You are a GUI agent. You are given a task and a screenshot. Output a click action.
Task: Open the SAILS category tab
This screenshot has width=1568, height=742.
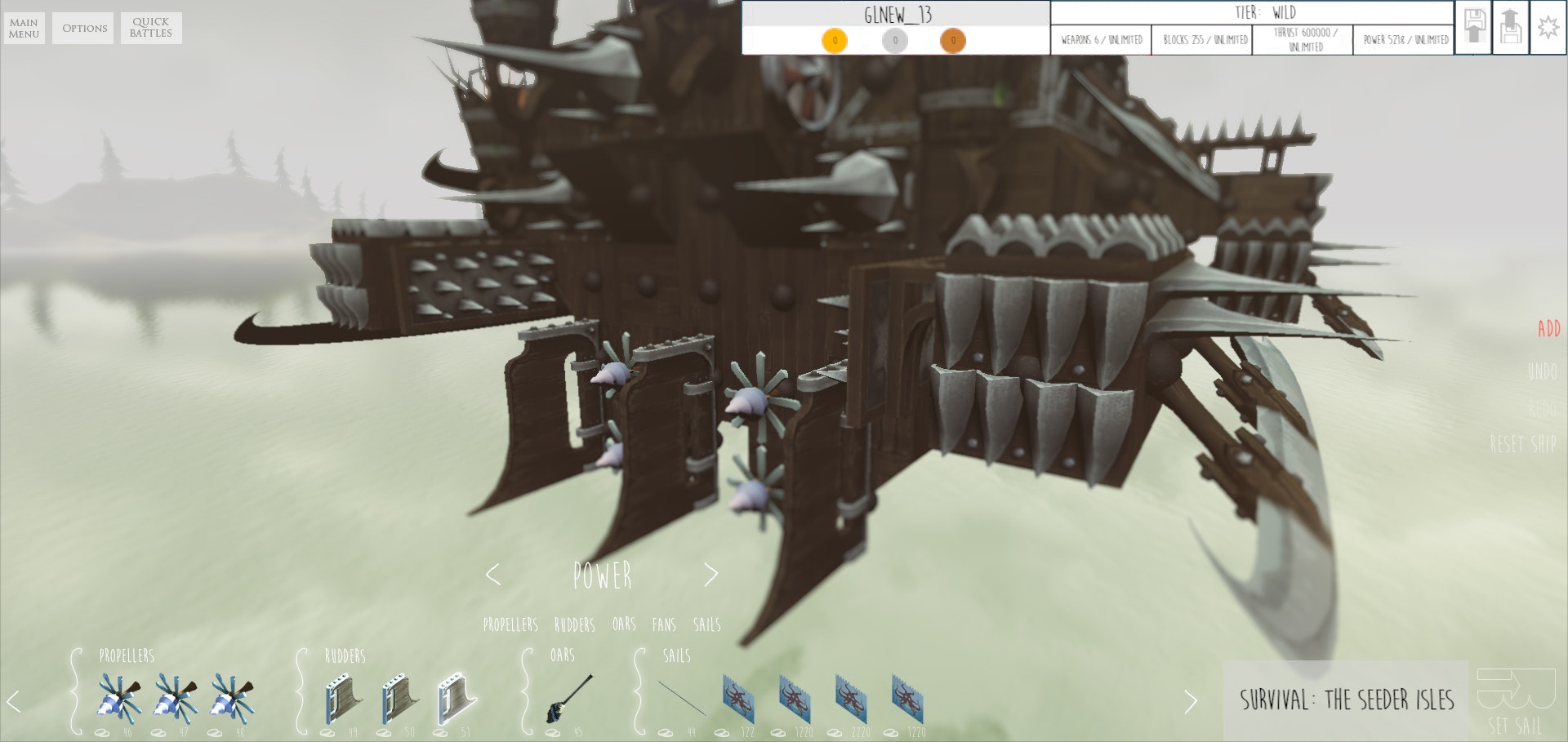706,625
